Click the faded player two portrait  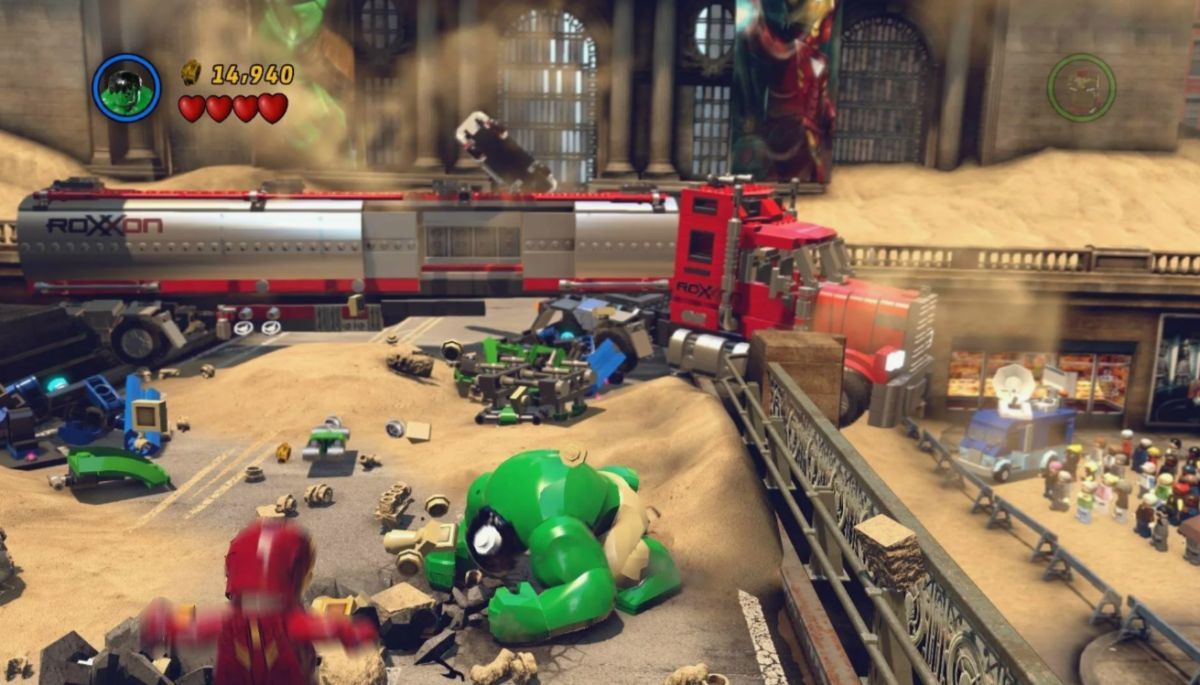pos(1081,88)
